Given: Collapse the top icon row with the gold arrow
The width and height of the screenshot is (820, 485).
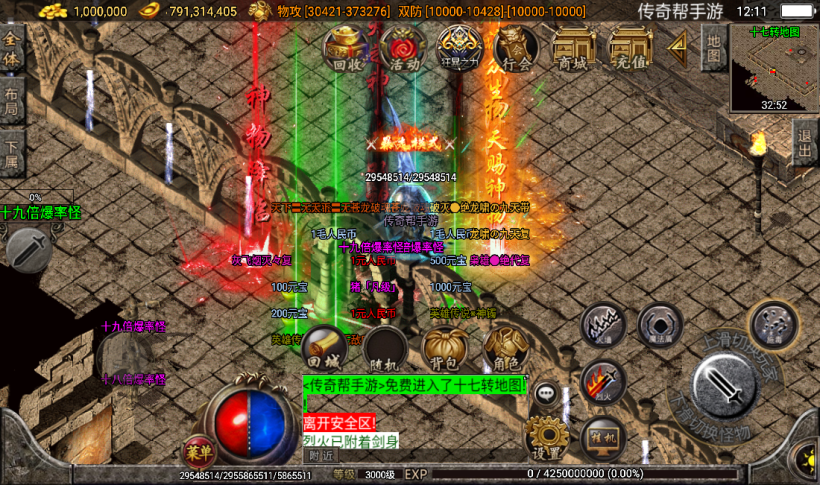Looking at the screenshot, I should pyautogui.click(x=678, y=45).
